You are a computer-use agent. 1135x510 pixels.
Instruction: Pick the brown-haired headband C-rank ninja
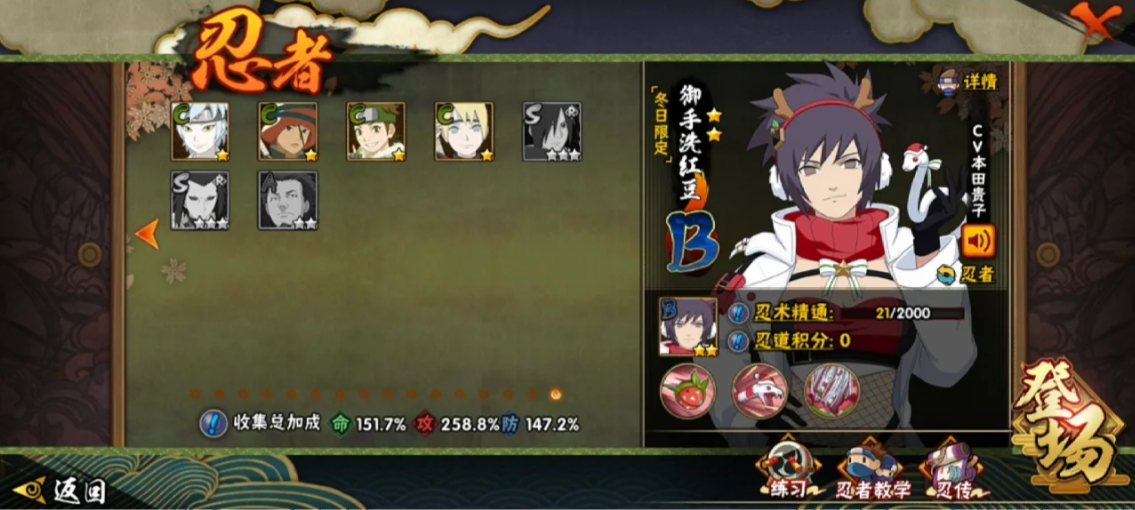pos(376,131)
